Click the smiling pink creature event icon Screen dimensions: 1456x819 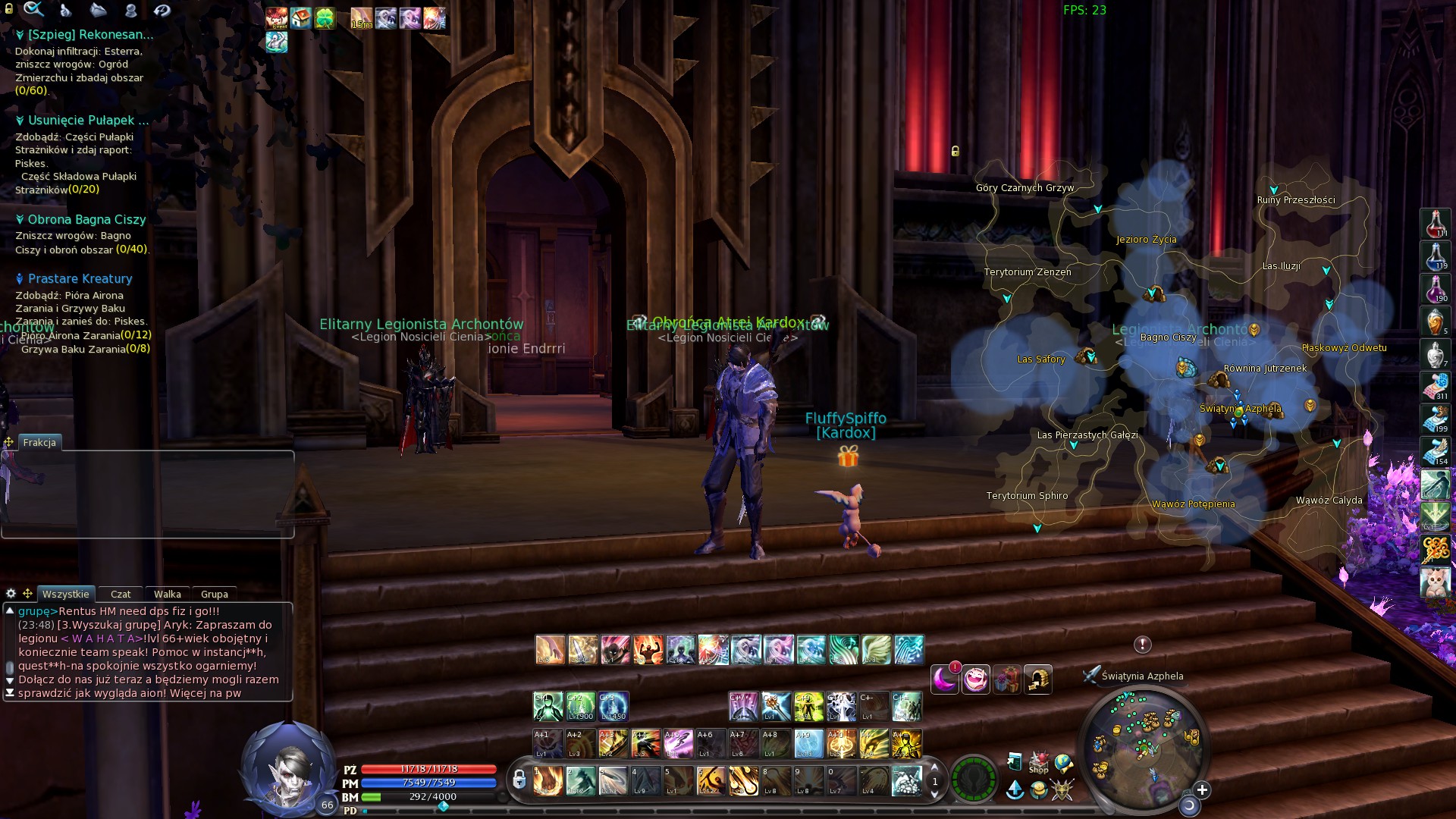[x=977, y=679]
